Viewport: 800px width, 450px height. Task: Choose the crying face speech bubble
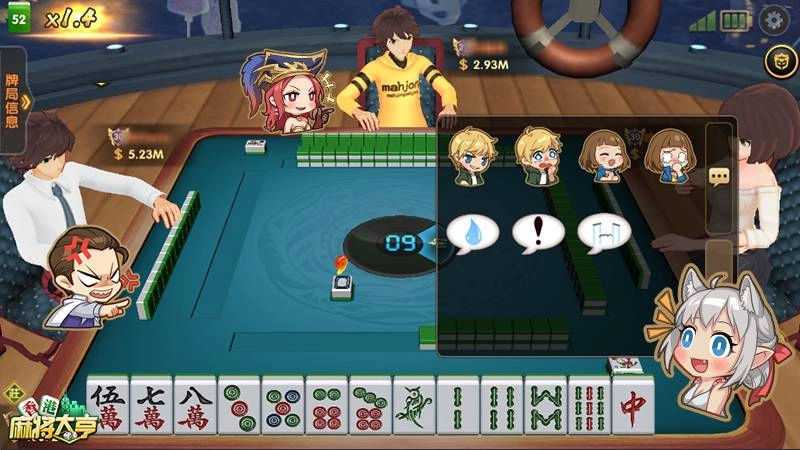(604, 233)
